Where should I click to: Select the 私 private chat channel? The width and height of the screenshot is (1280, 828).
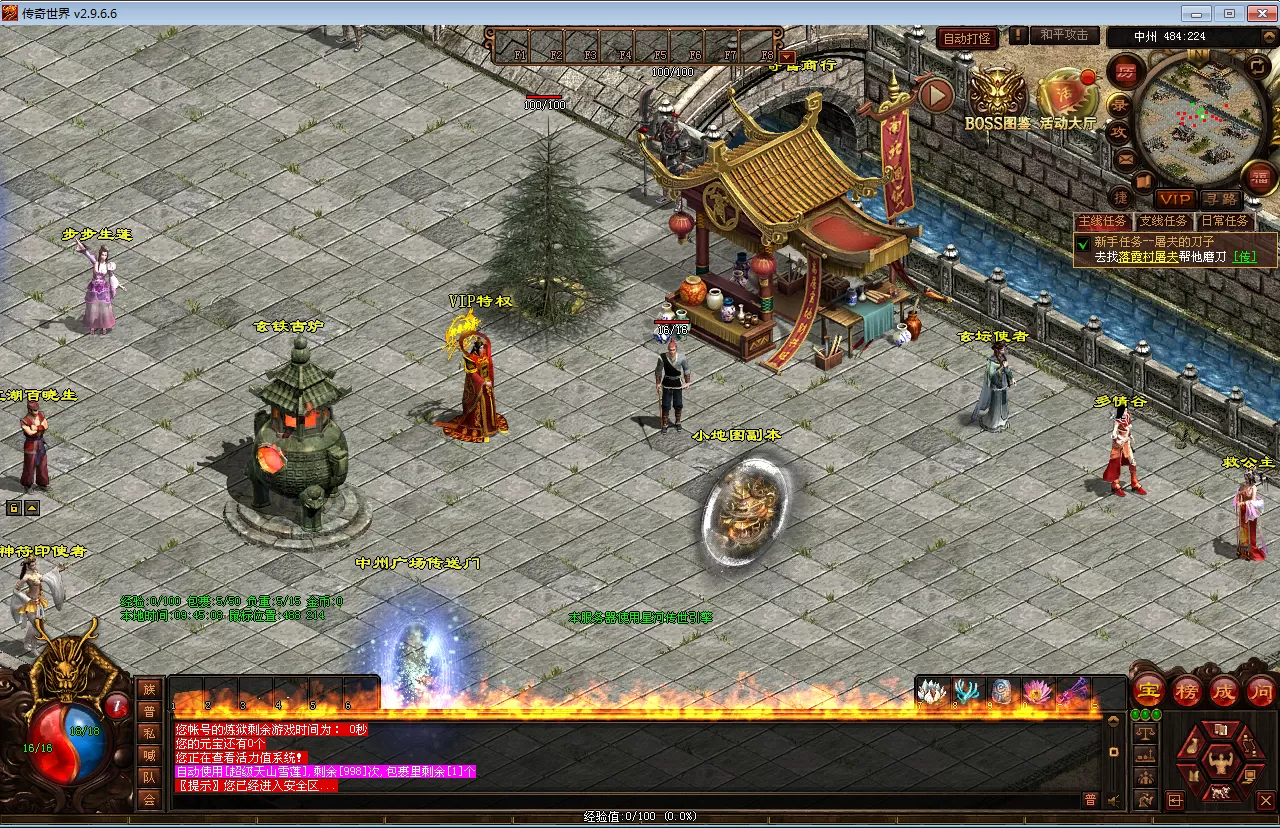pyautogui.click(x=149, y=733)
